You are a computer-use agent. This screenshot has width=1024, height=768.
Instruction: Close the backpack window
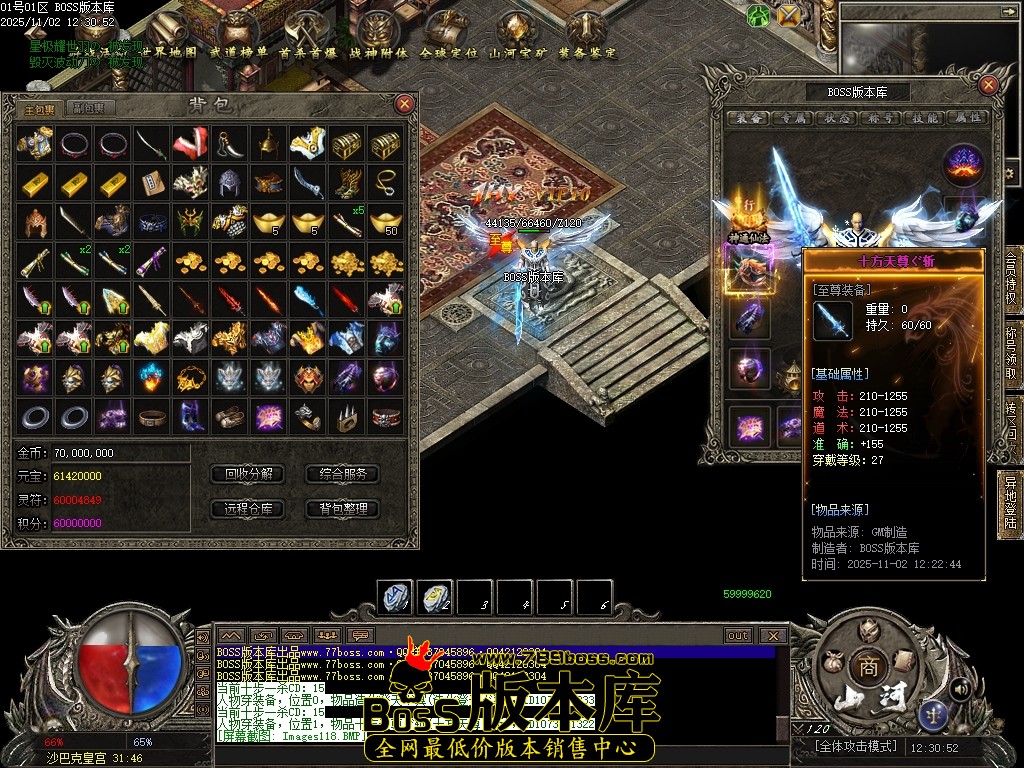(404, 104)
